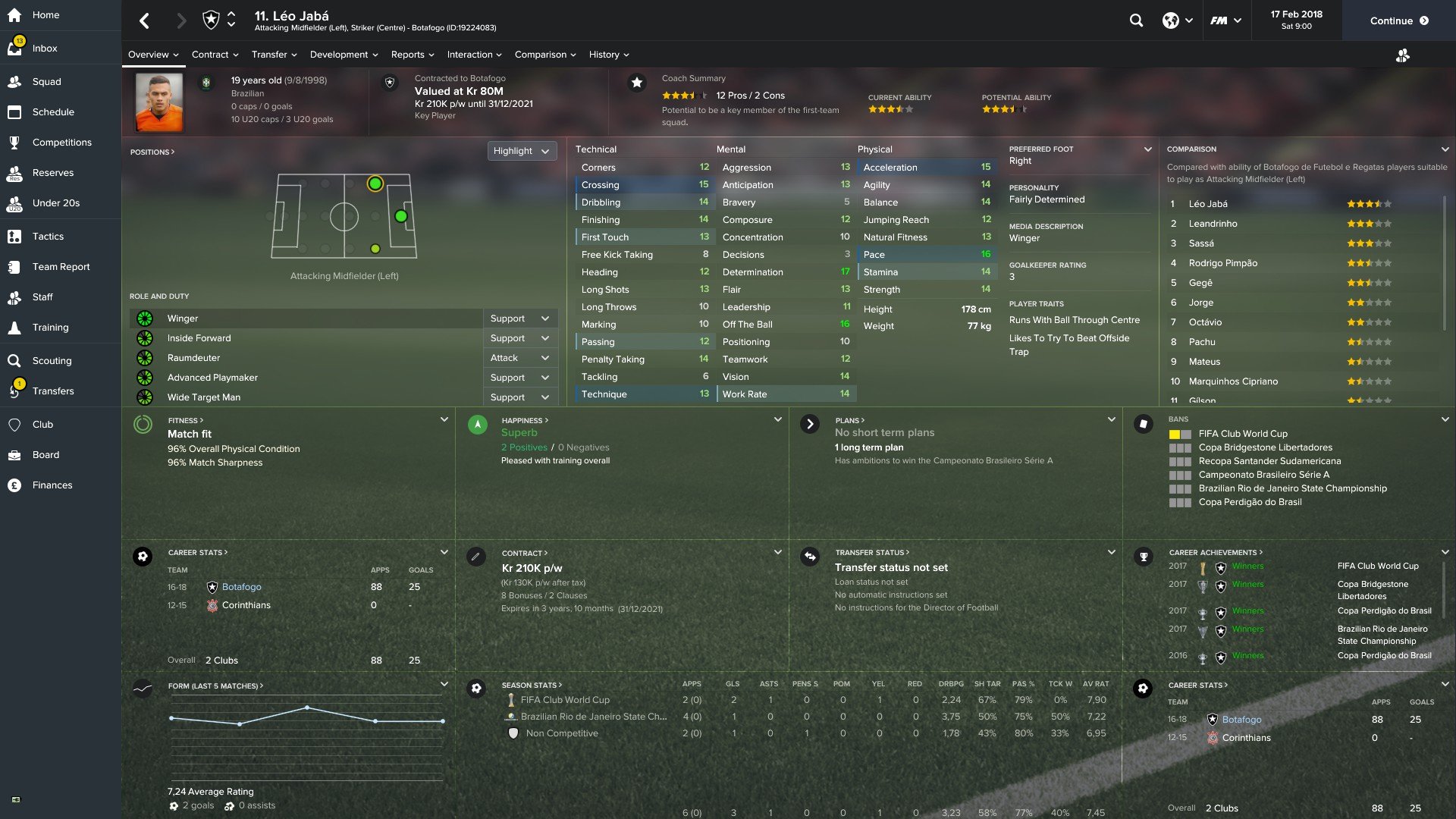Screen dimensions: 1456x819
Task: Open the FM menu dropdown
Action: (1225, 20)
